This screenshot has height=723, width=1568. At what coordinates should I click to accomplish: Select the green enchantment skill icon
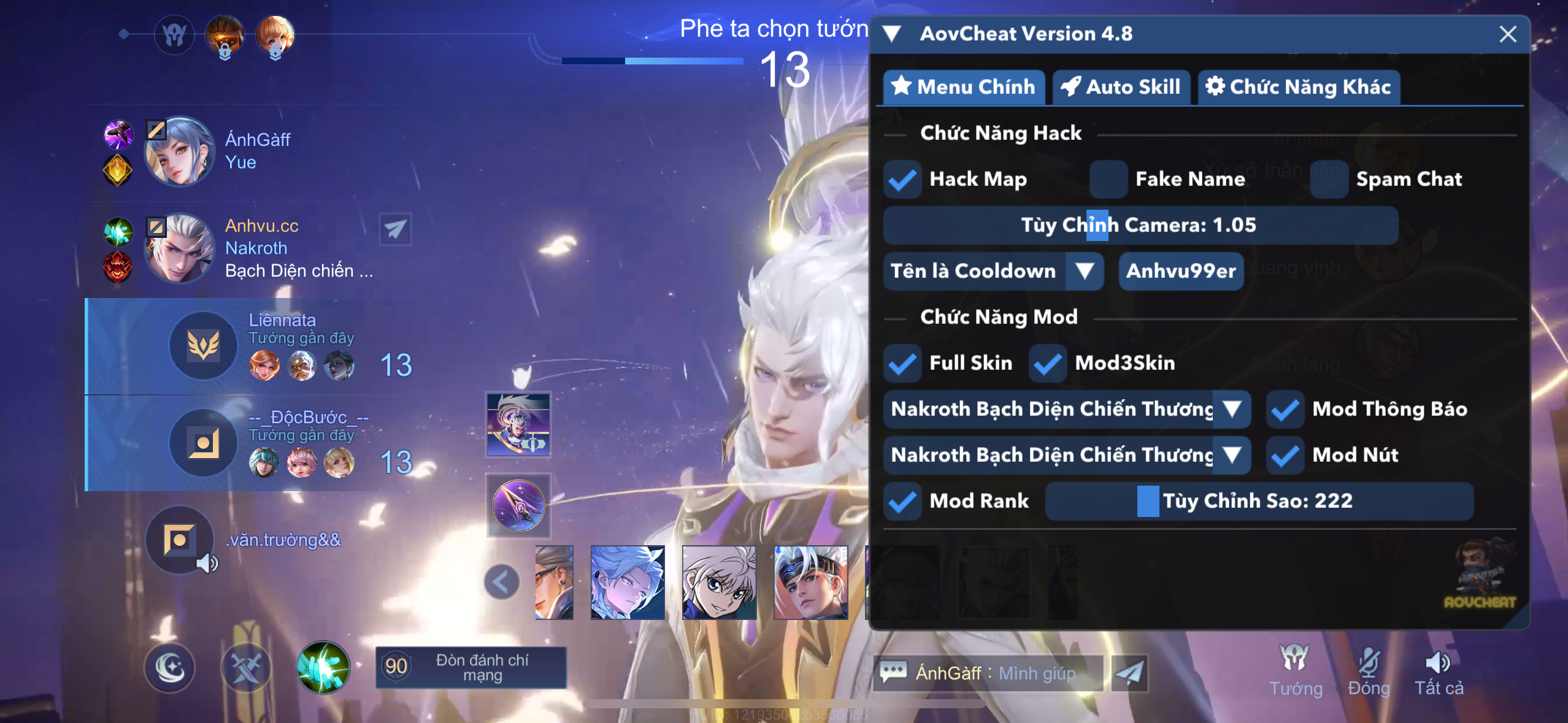coord(322,667)
